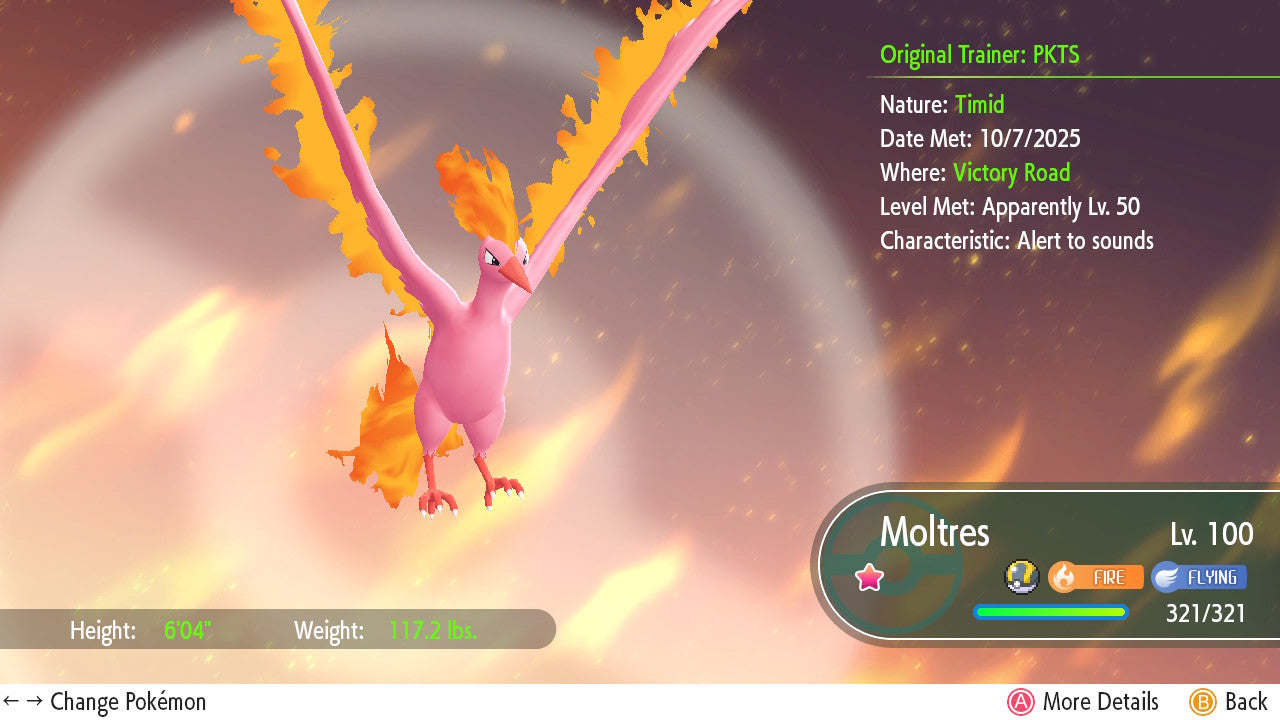Click the Ultra Ball icon
1280x720 pixels.
(x=1020, y=576)
